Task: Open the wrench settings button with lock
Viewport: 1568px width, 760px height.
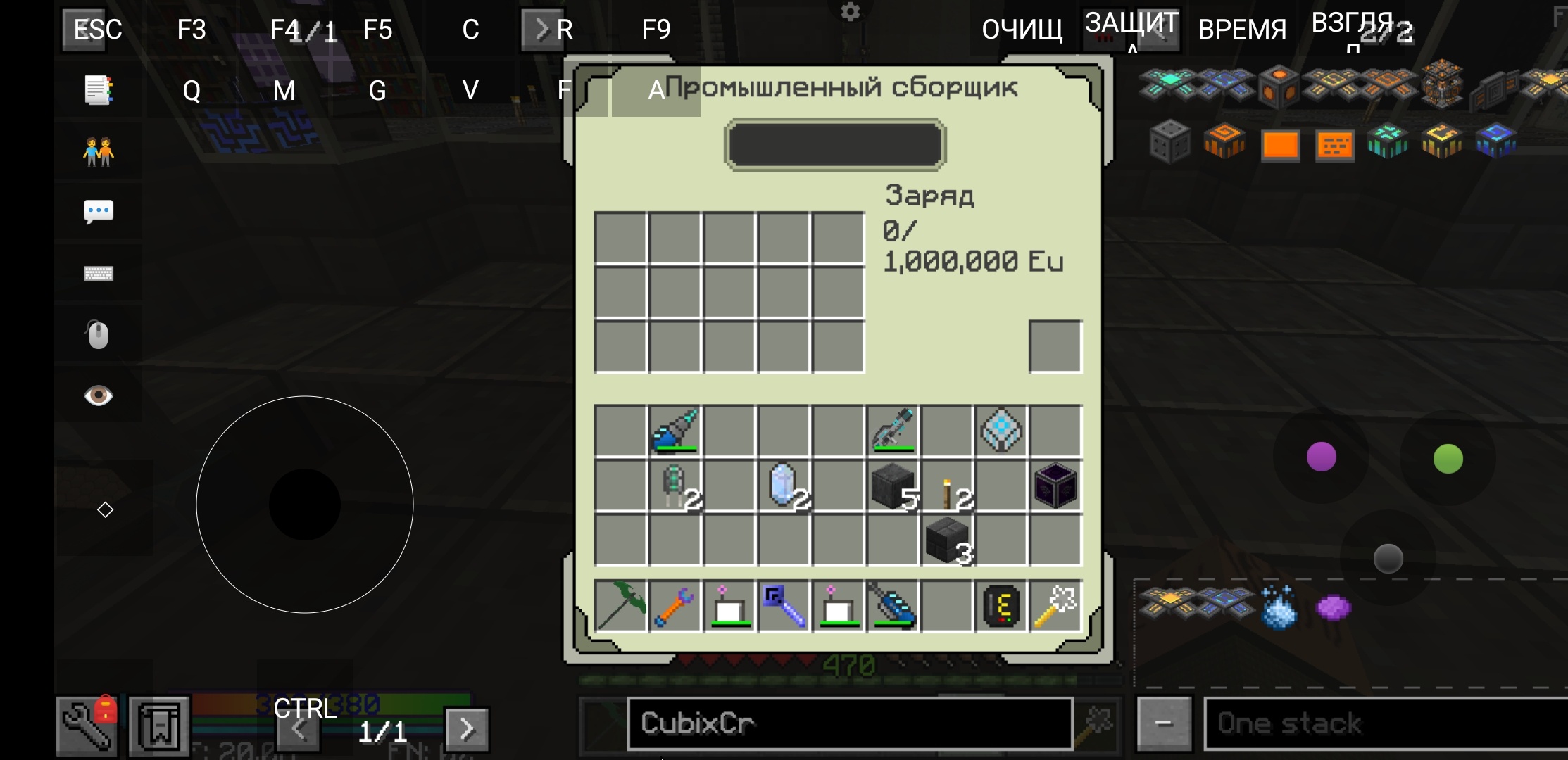Action: click(x=88, y=726)
